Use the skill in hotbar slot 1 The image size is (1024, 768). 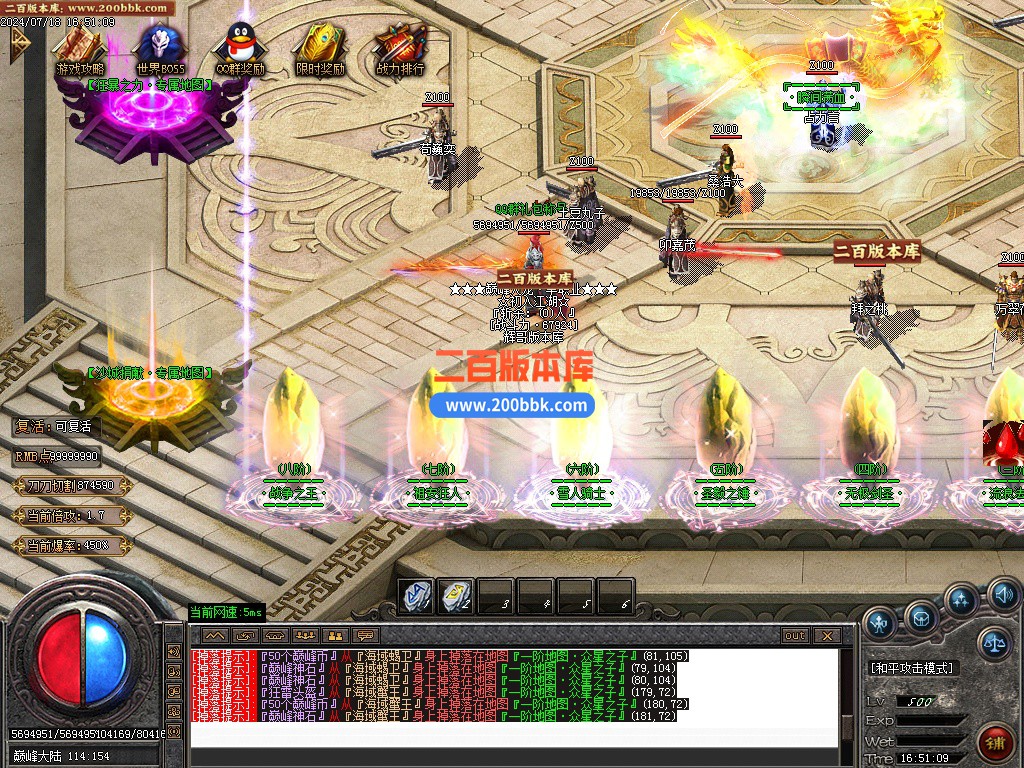[x=416, y=596]
